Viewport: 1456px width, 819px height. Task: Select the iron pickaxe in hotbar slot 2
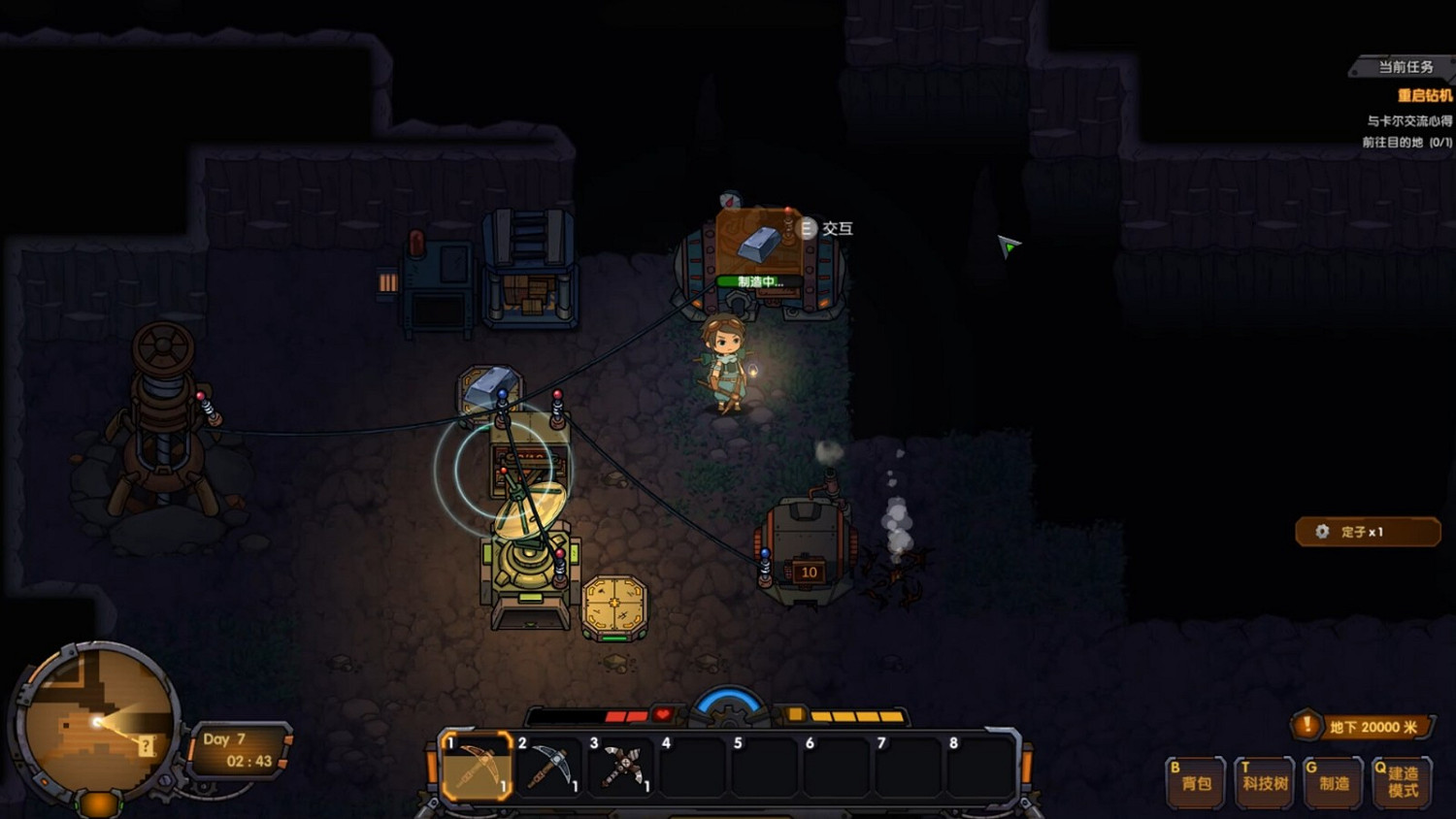(549, 770)
